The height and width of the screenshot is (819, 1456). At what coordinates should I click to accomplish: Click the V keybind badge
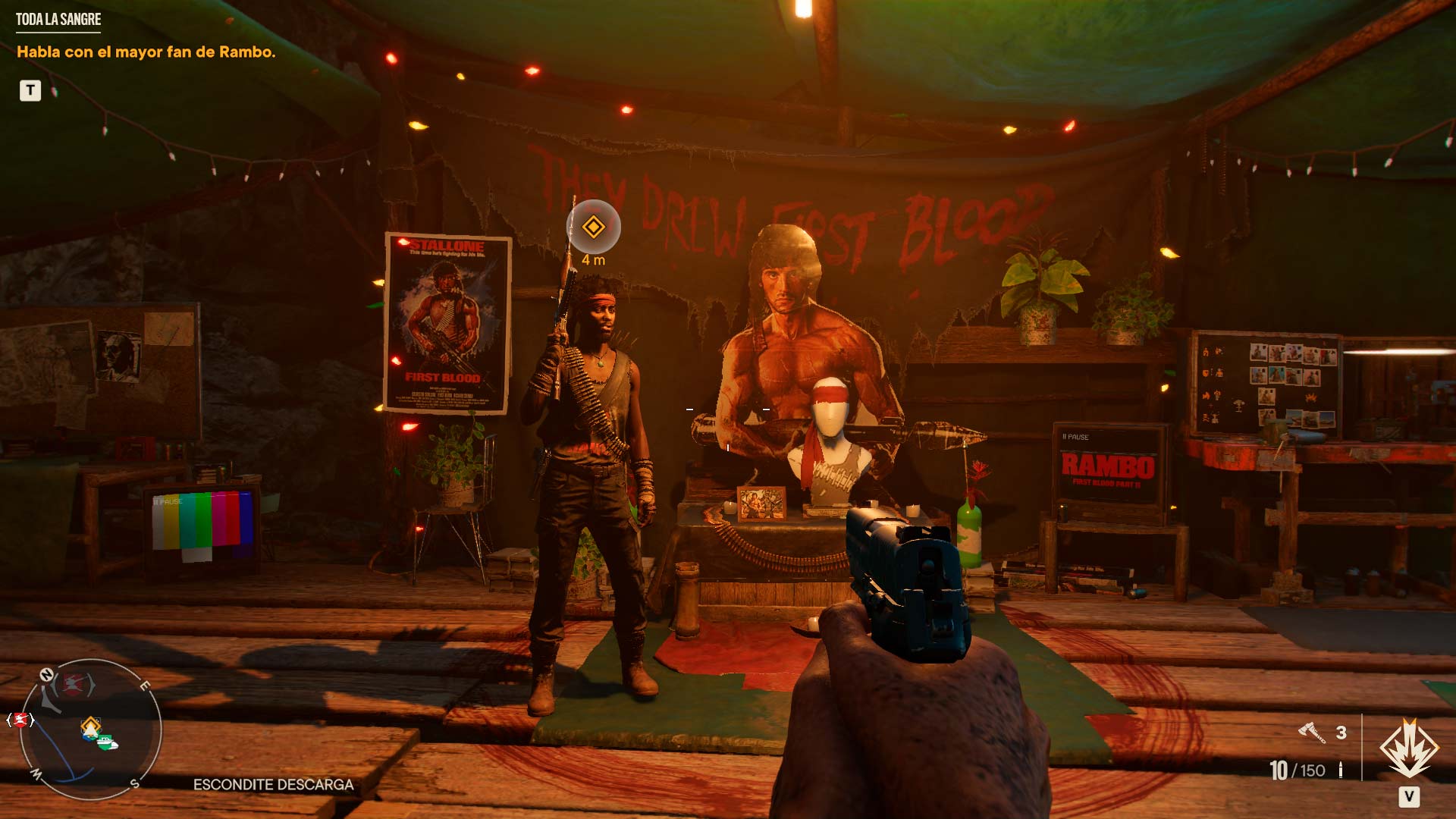click(1410, 796)
